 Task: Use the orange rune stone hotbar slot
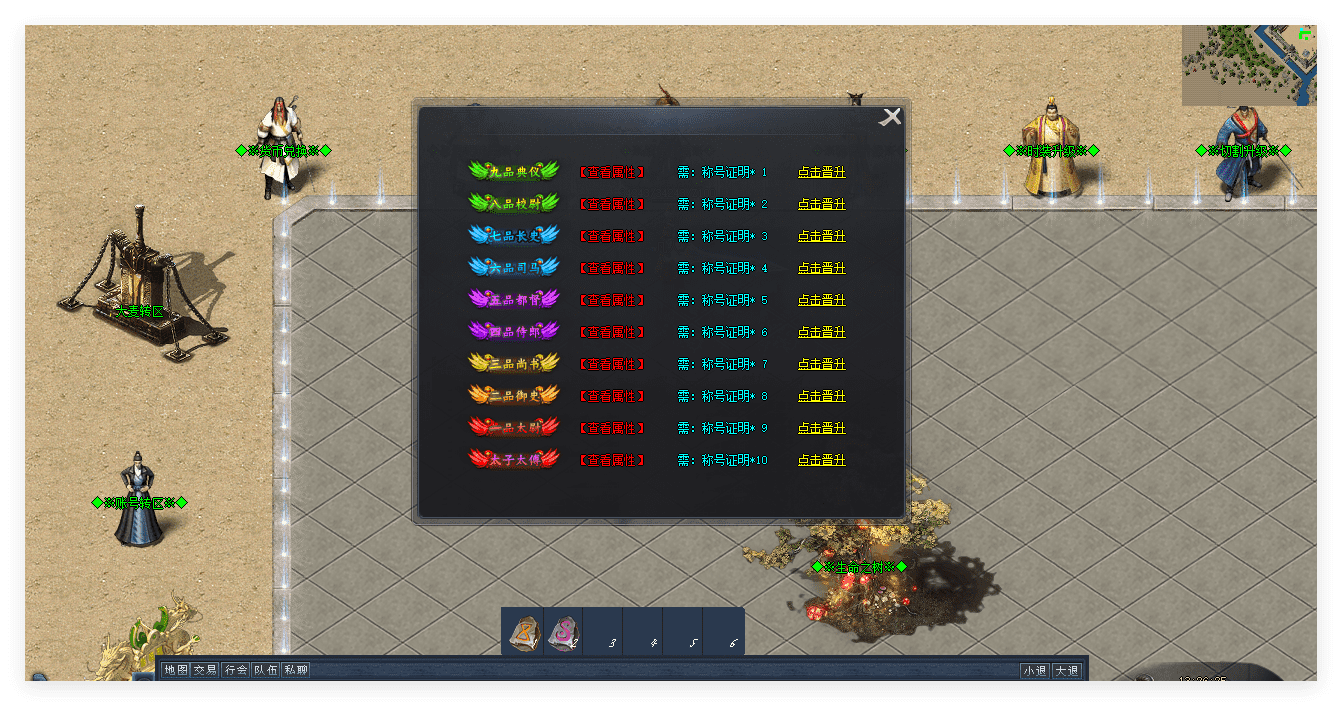click(x=523, y=632)
